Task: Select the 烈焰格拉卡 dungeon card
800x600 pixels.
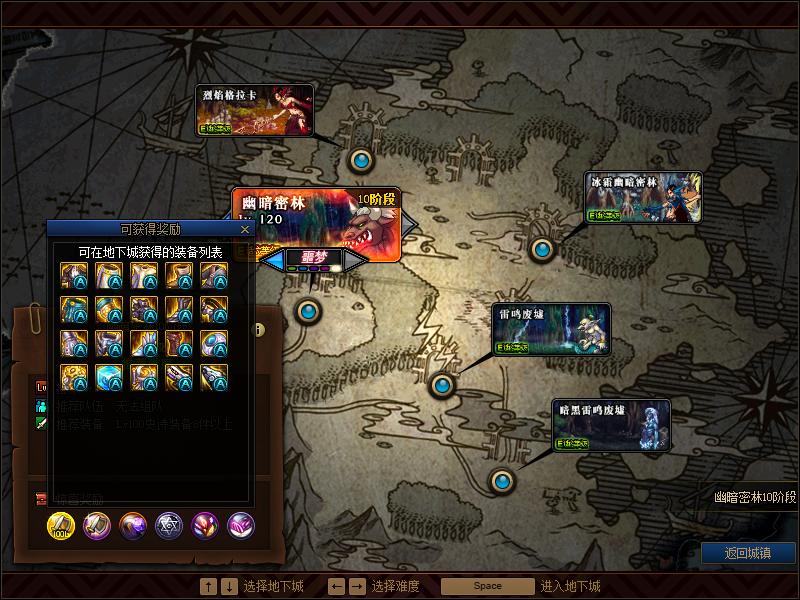Action: click(255, 111)
